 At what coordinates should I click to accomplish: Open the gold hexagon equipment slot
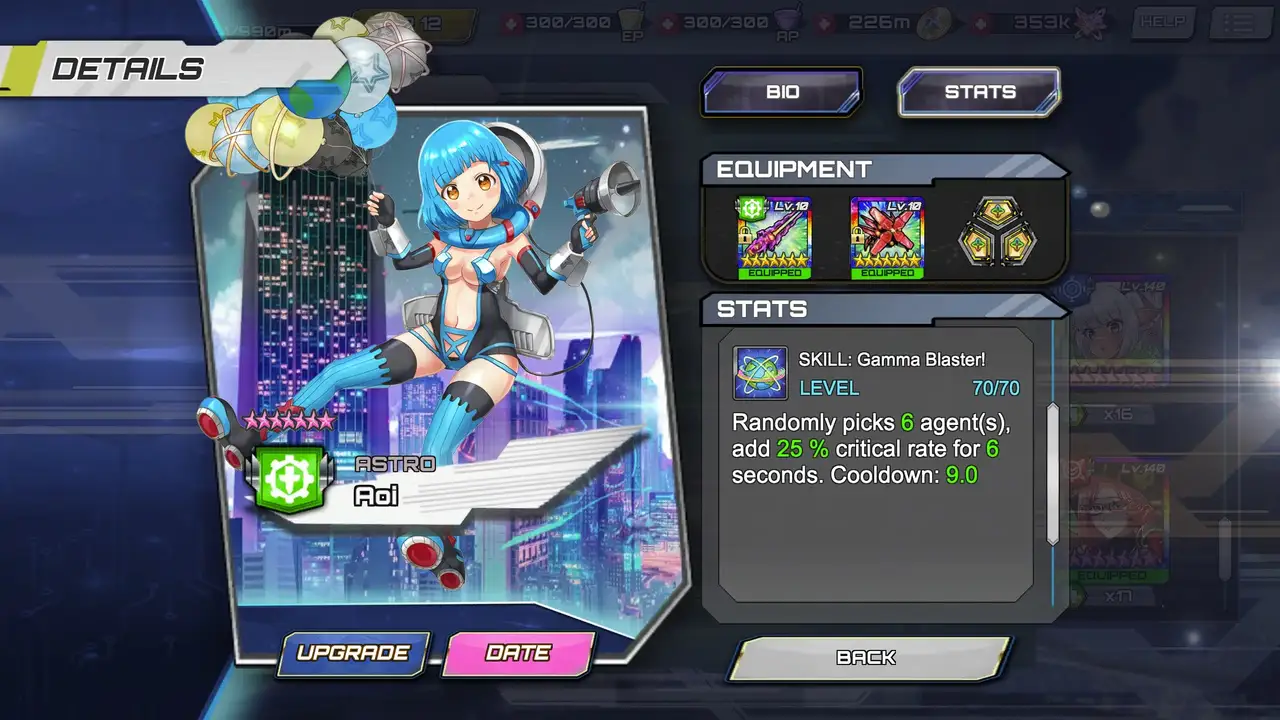(x=995, y=238)
